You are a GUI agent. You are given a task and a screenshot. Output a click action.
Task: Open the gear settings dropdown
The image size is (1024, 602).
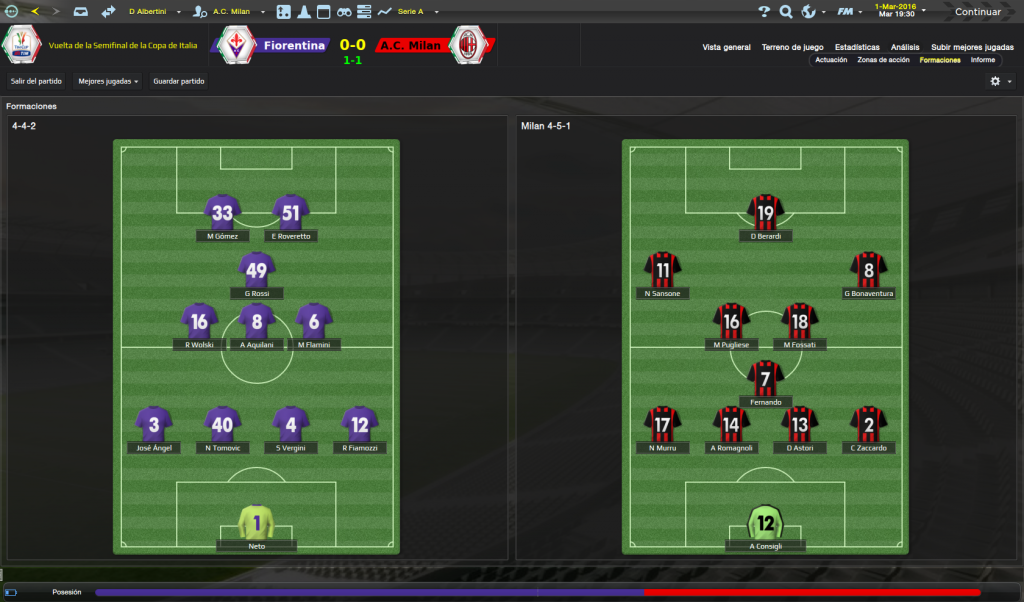coord(1000,81)
